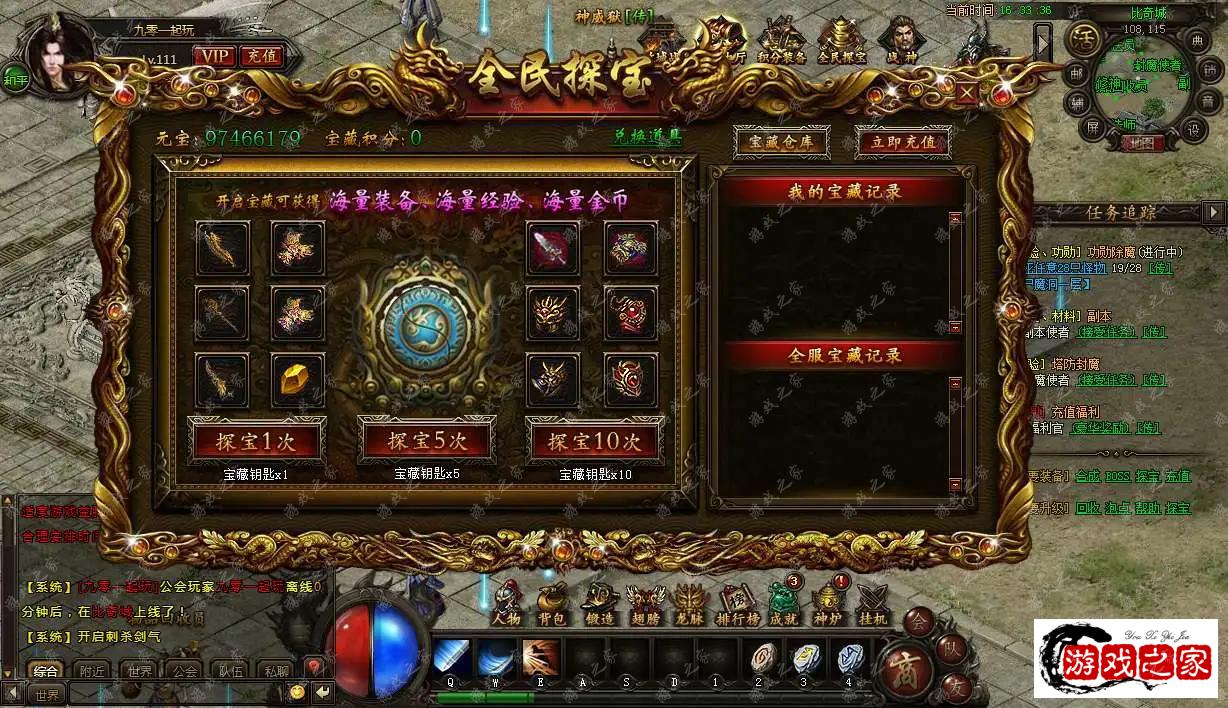Close the 全民探宝 treasure window
1228x708 pixels.
967,93
